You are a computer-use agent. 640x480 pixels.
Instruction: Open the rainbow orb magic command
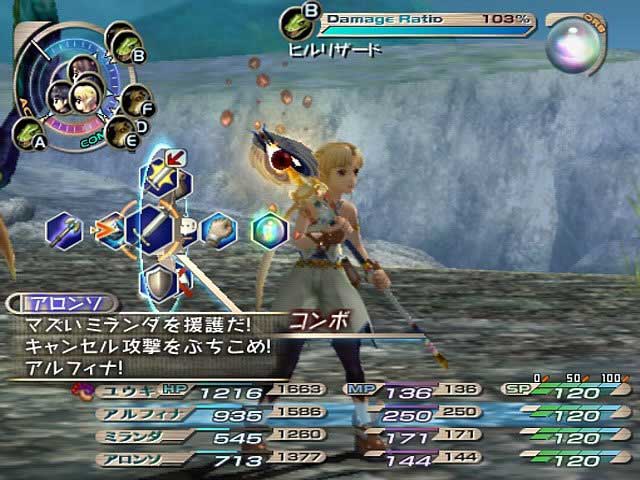tap(268, 229)
